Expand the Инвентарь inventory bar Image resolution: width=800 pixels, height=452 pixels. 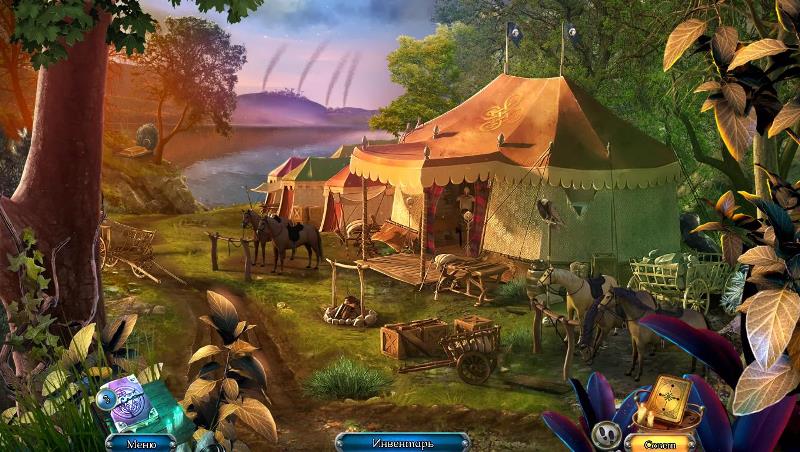click(x=401, y=441)
